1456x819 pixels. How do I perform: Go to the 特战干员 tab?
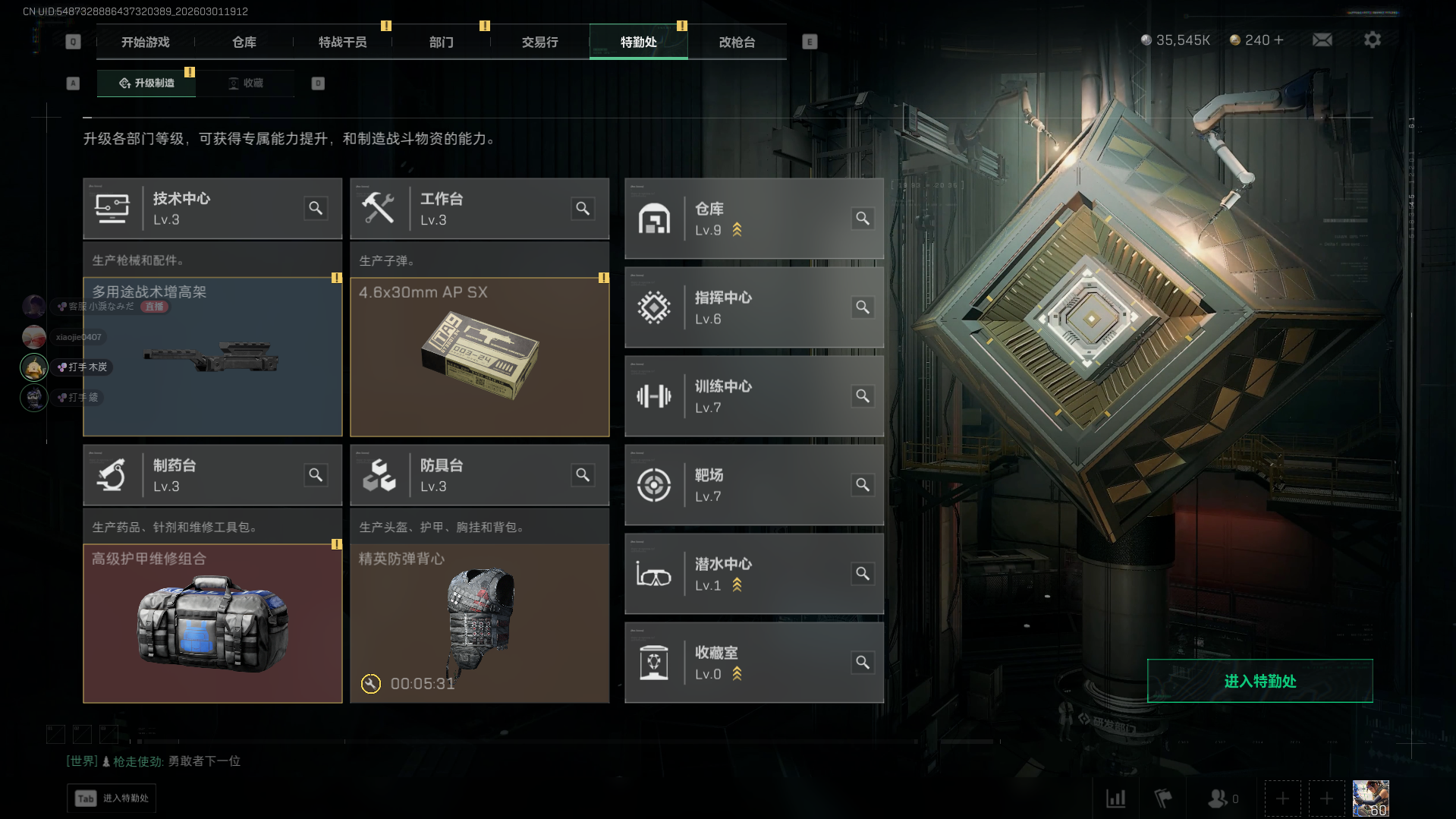[x=342, y=43]
